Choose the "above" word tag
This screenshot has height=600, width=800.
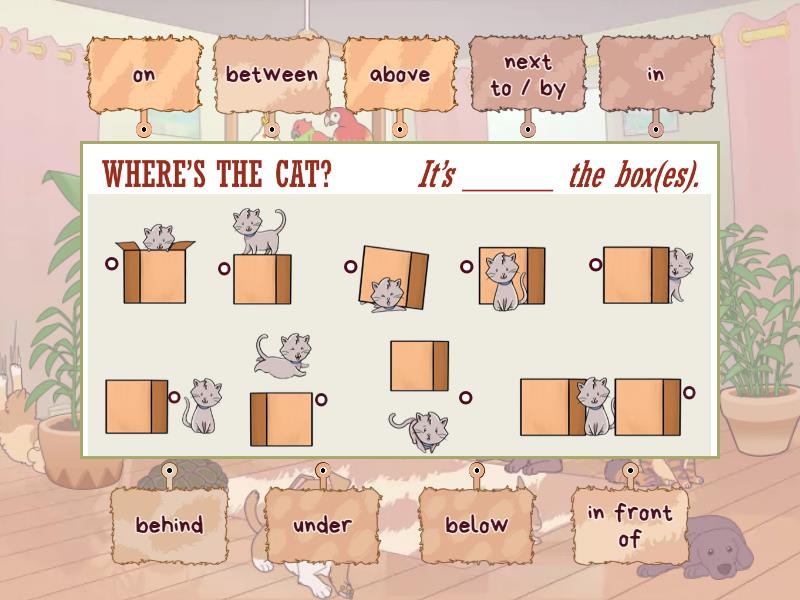399,75
